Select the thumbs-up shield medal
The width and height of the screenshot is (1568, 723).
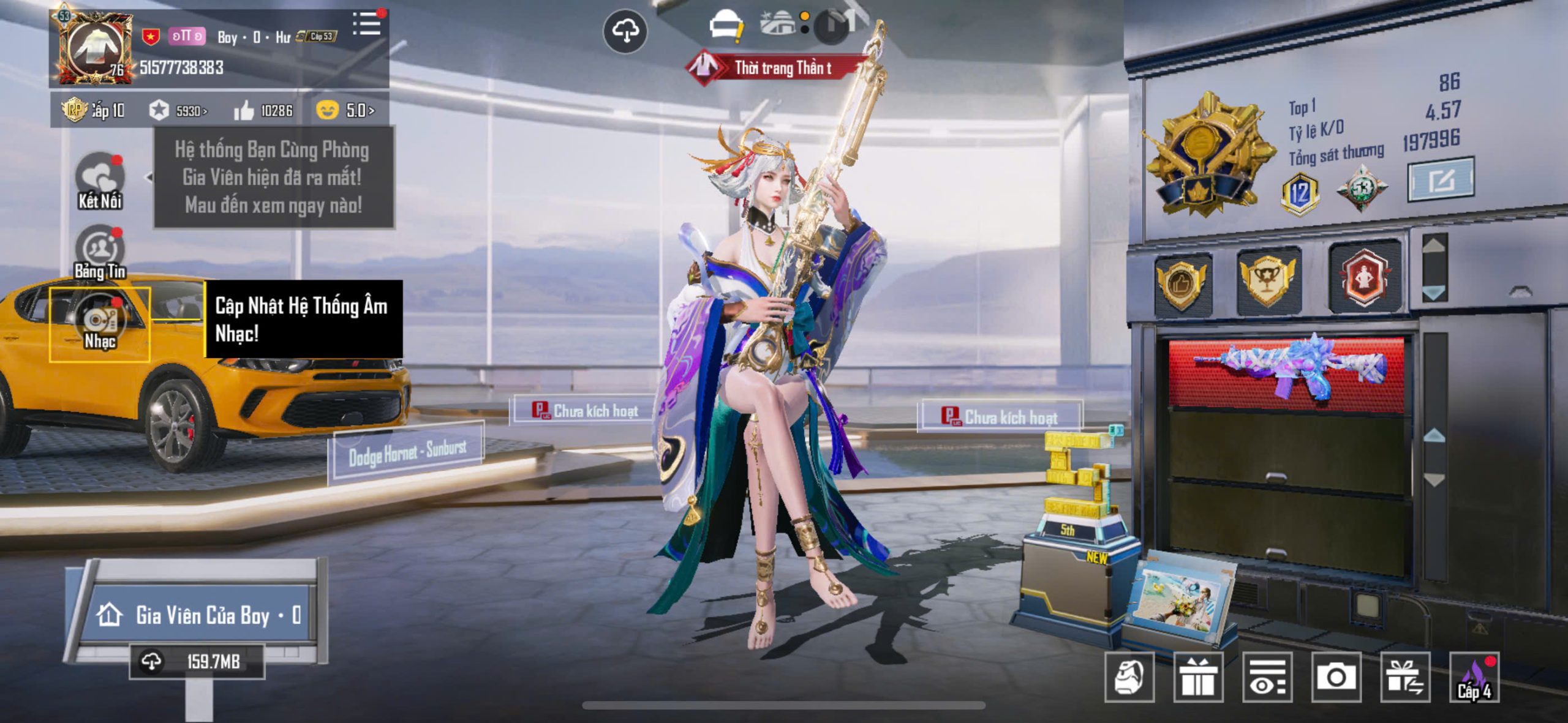(1182, 283)
